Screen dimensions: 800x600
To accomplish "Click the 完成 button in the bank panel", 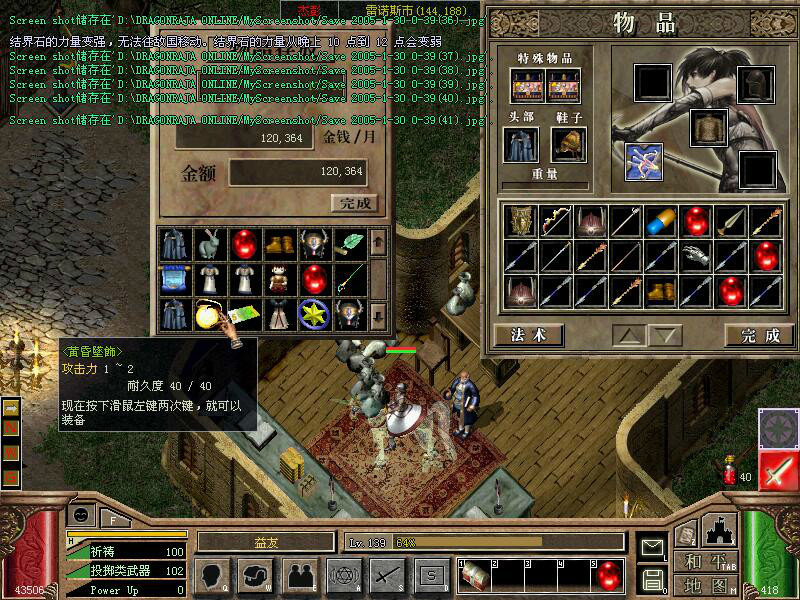I will click(x=354, y=203).
